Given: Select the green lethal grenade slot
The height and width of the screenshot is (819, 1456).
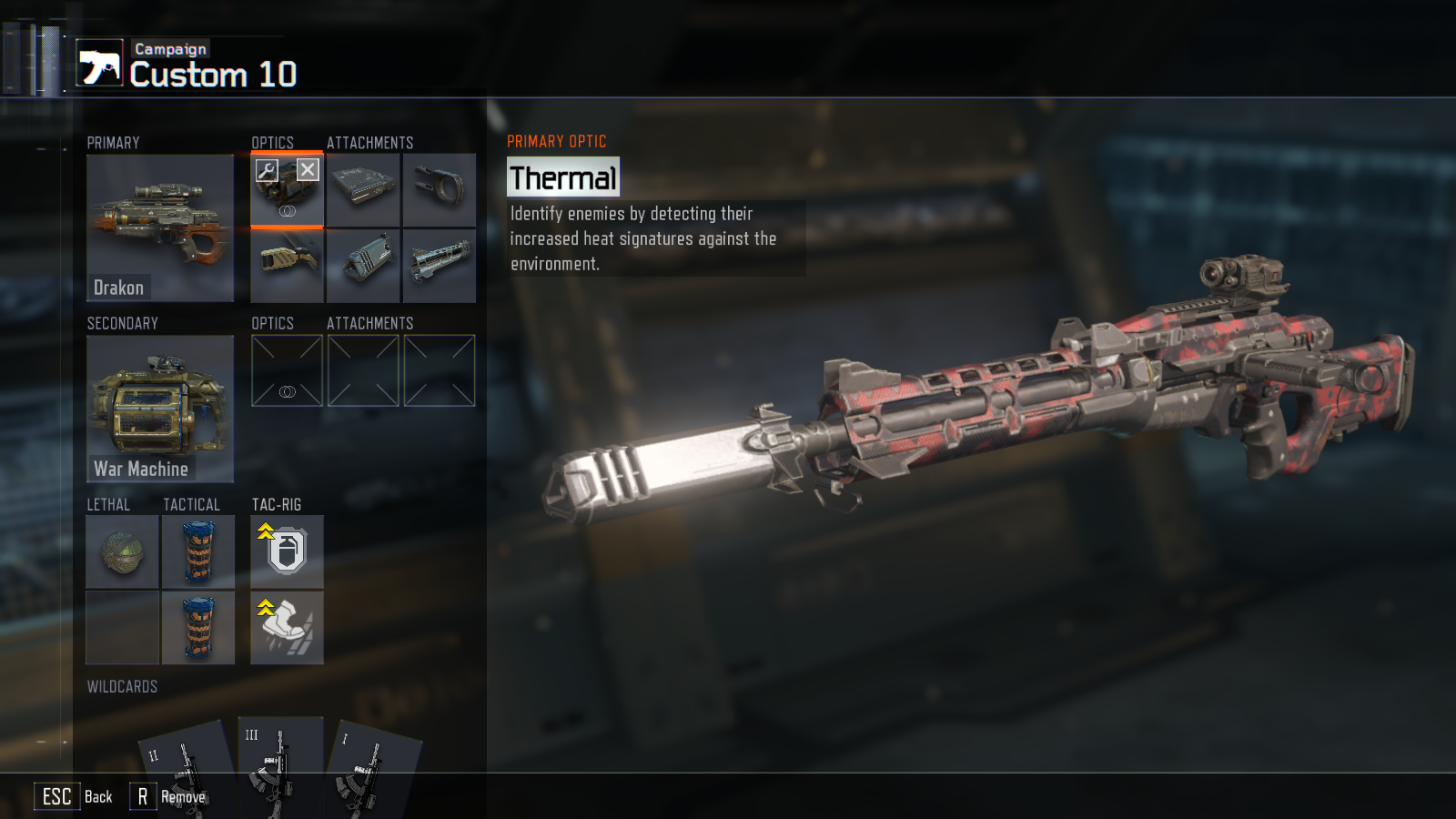Looking at the screenshot, I should click(123, 551).
